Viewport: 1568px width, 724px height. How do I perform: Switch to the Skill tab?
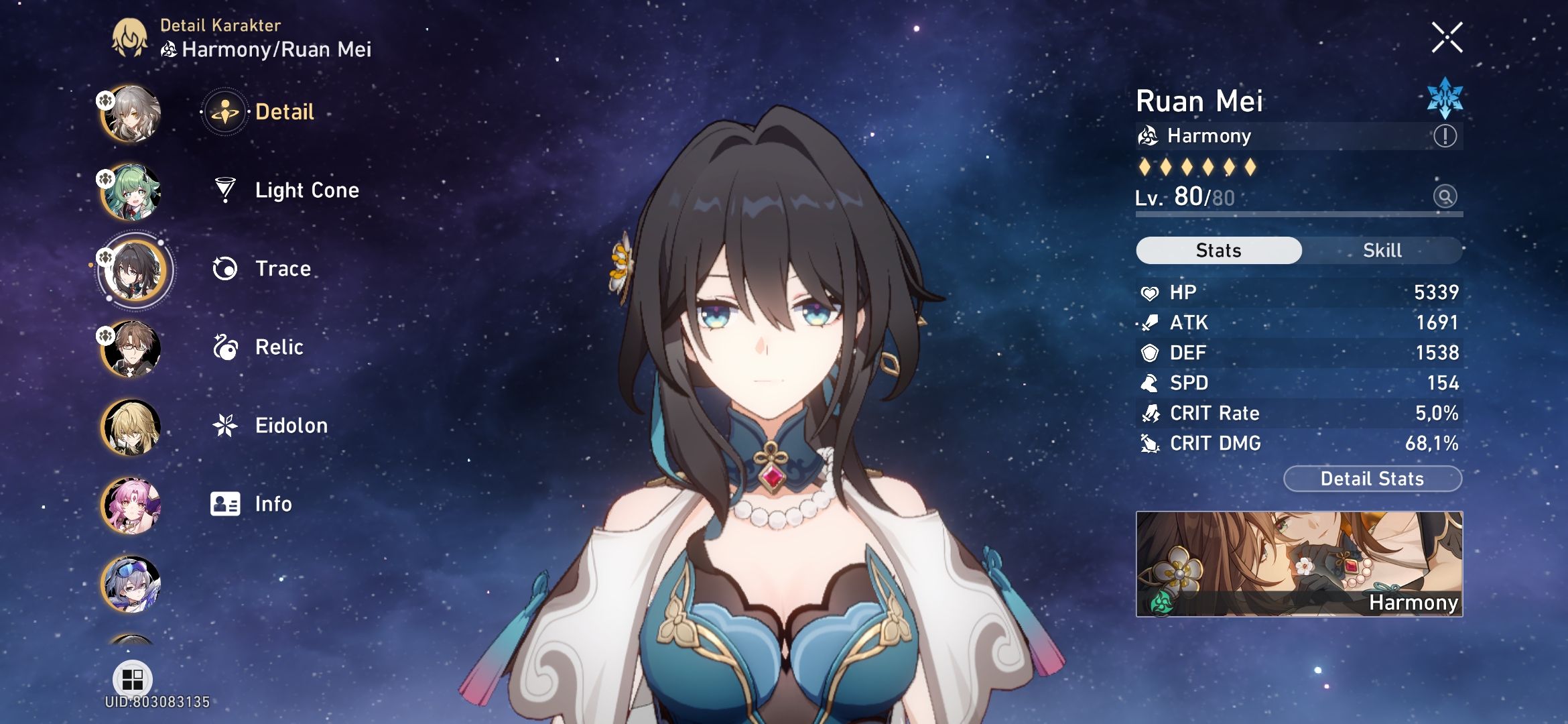point(1383,250)
